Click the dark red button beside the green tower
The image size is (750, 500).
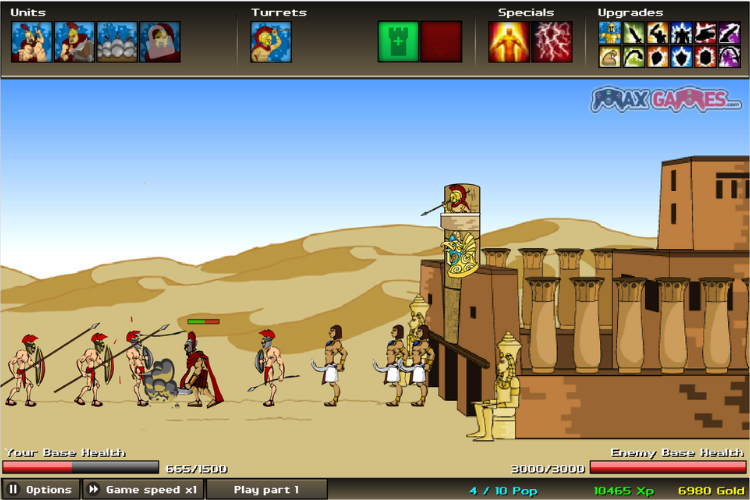pos(441,42)
